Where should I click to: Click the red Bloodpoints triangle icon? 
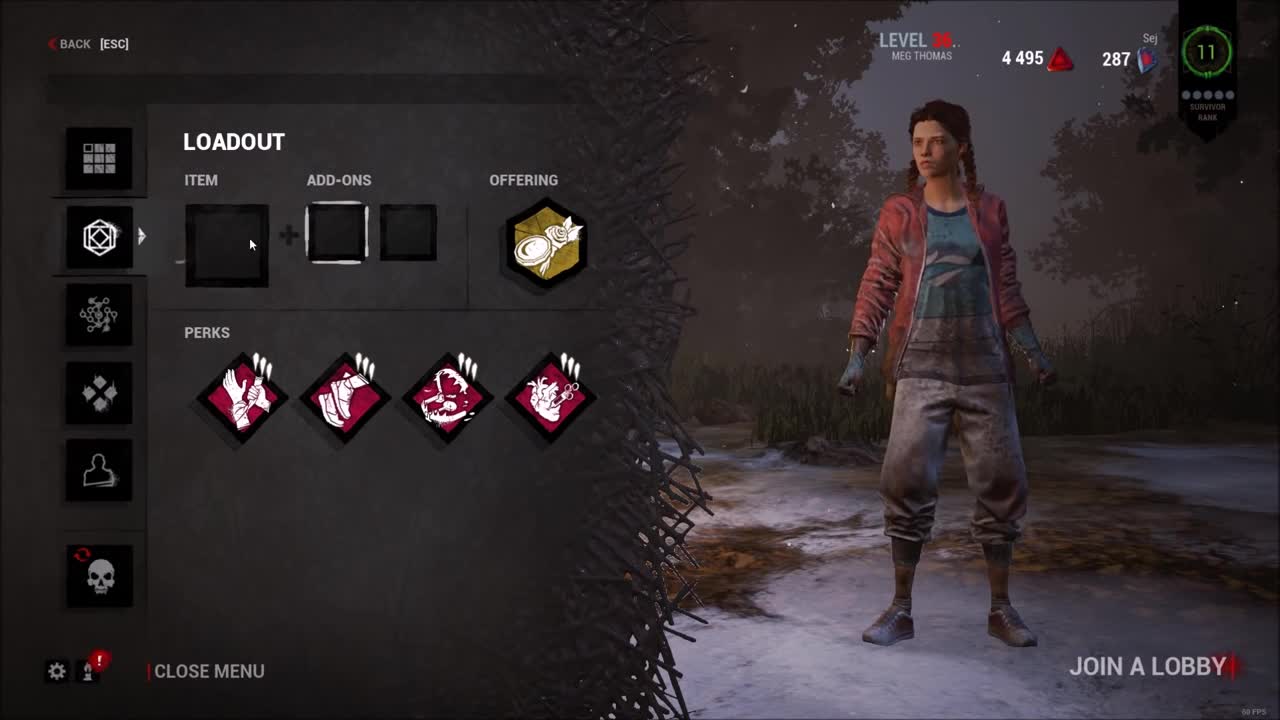click(x=1062, y=59)
